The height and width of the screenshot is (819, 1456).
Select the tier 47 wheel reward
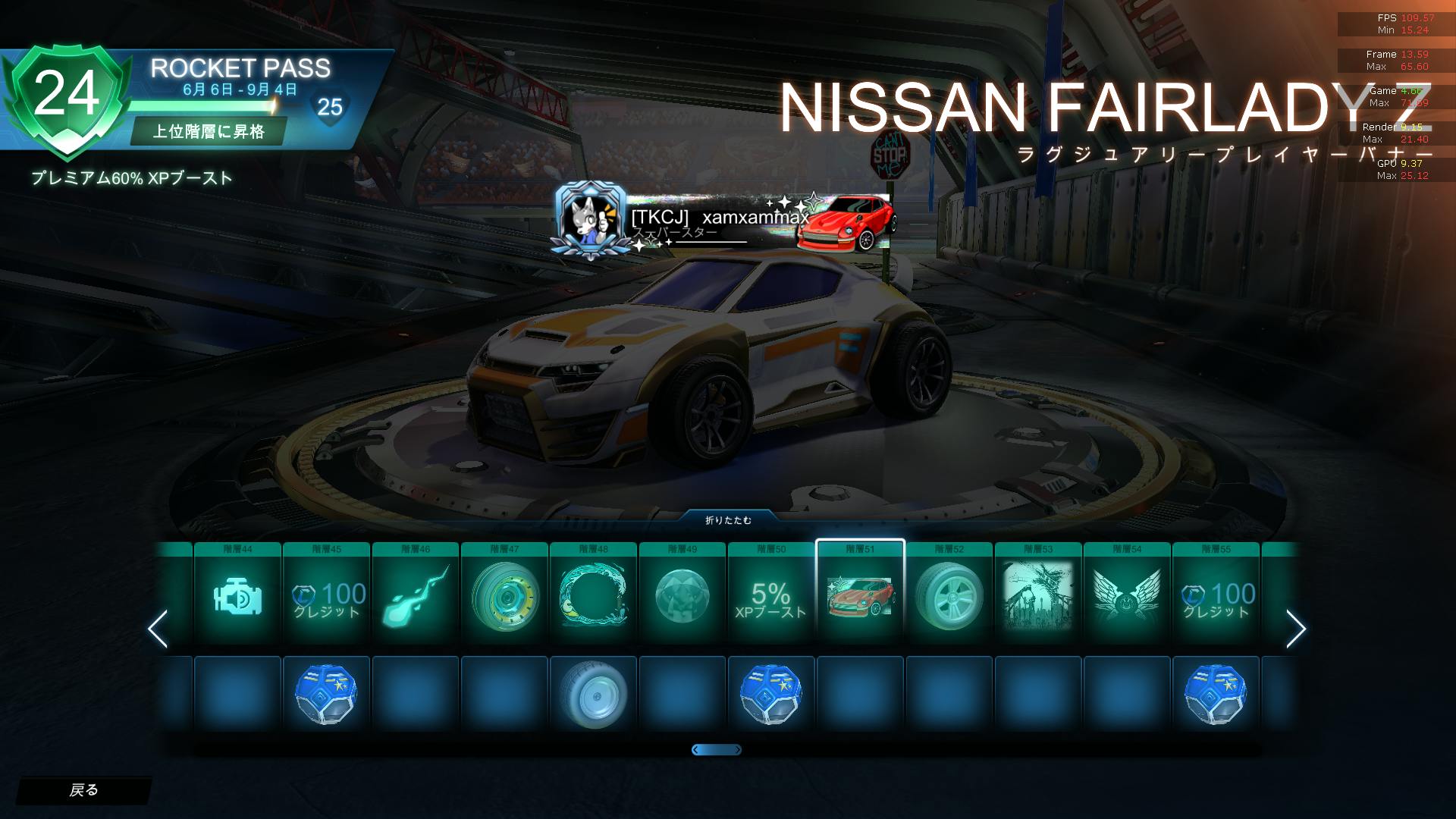[504, 595]
